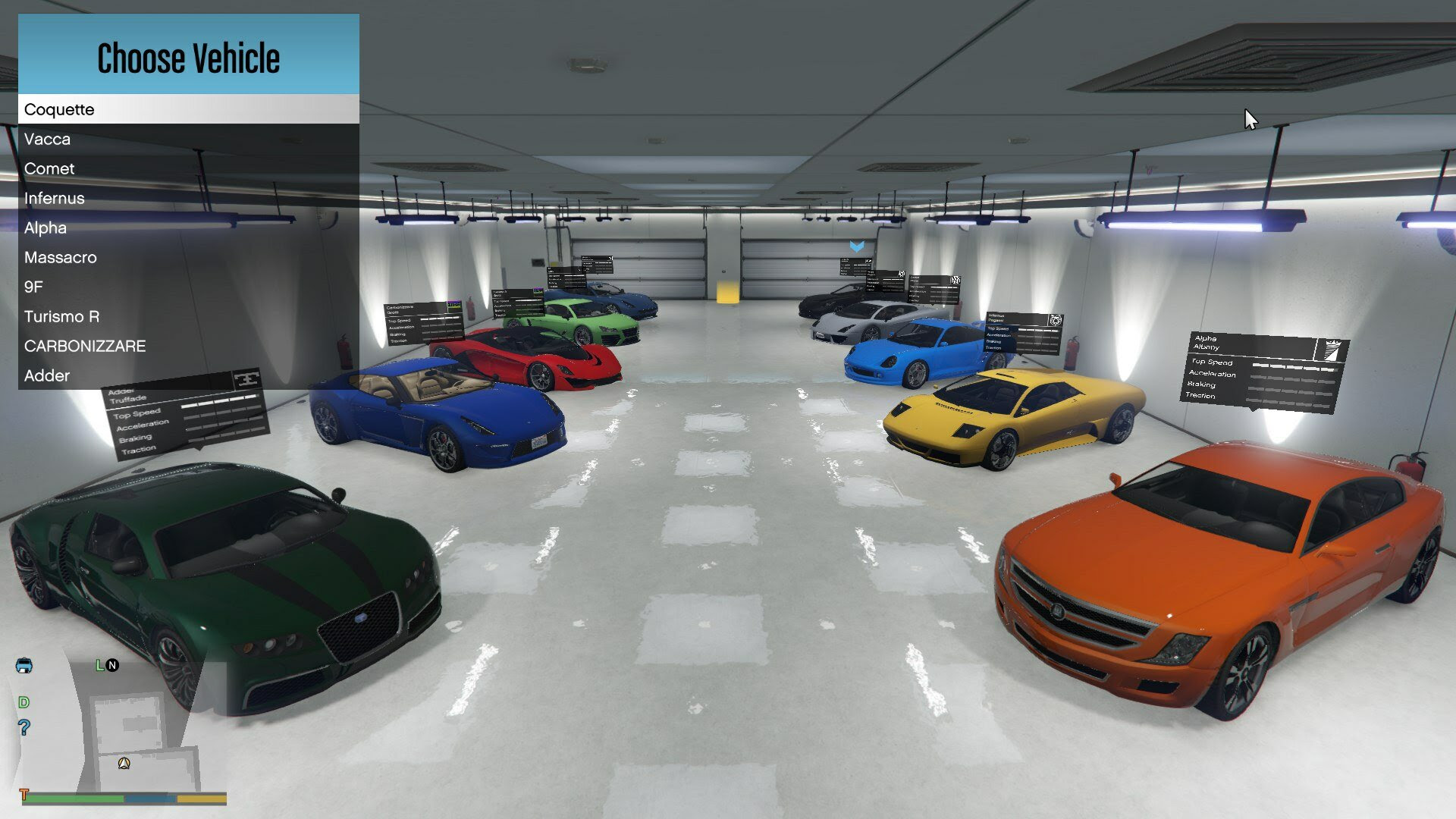Select Adder at the bottom of the list
The height and width of the screenshot is (819, 1456).
click(46, 375)
